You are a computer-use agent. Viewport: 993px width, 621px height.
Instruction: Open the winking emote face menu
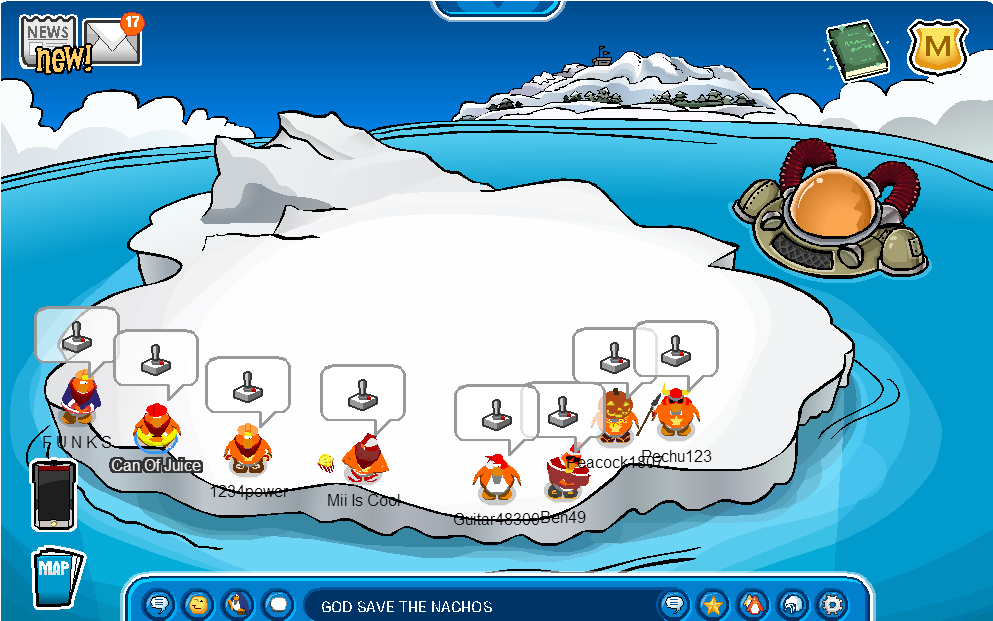tap(199, 604)
